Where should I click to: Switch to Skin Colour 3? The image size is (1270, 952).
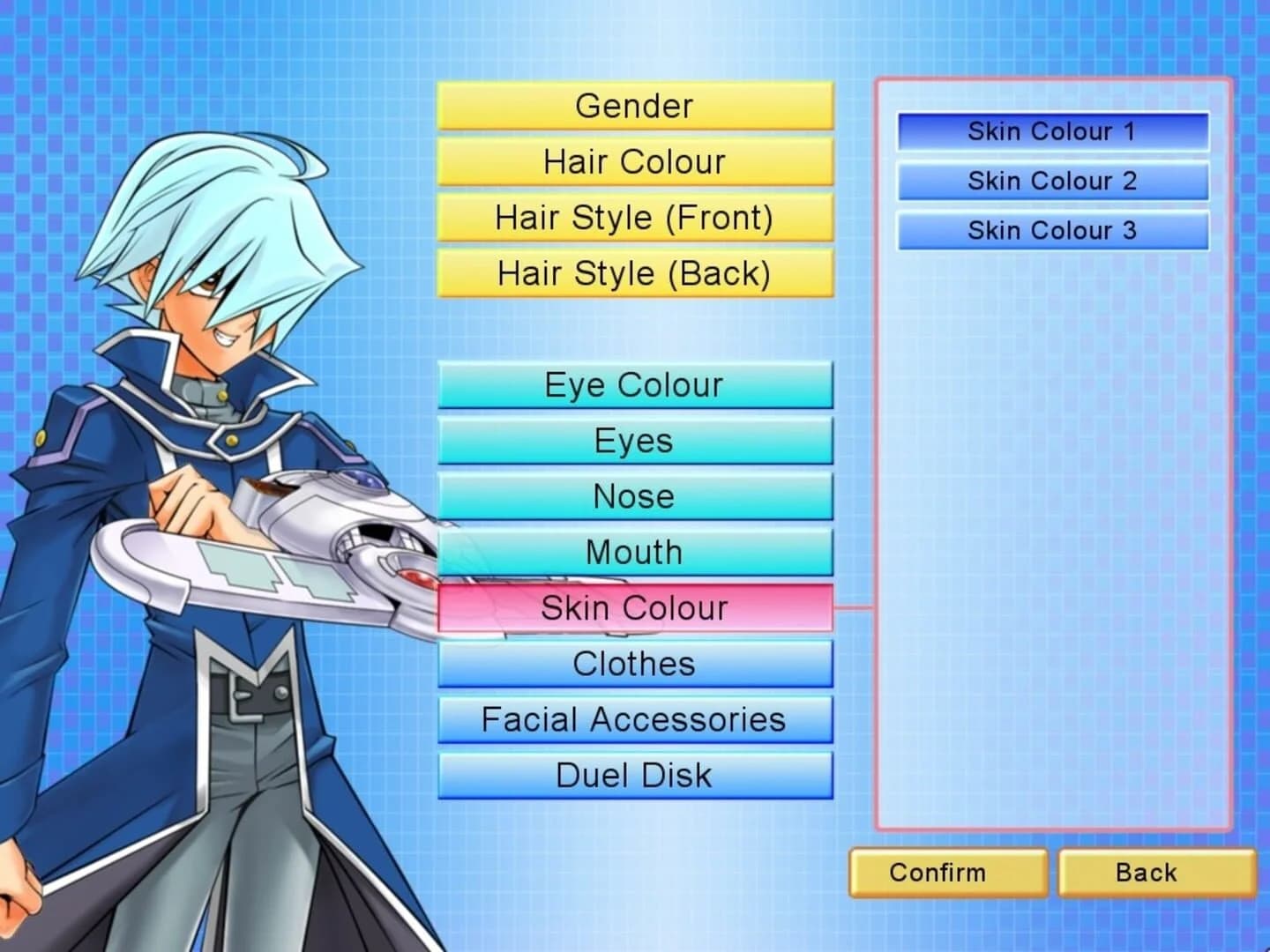coord(1051,231)
